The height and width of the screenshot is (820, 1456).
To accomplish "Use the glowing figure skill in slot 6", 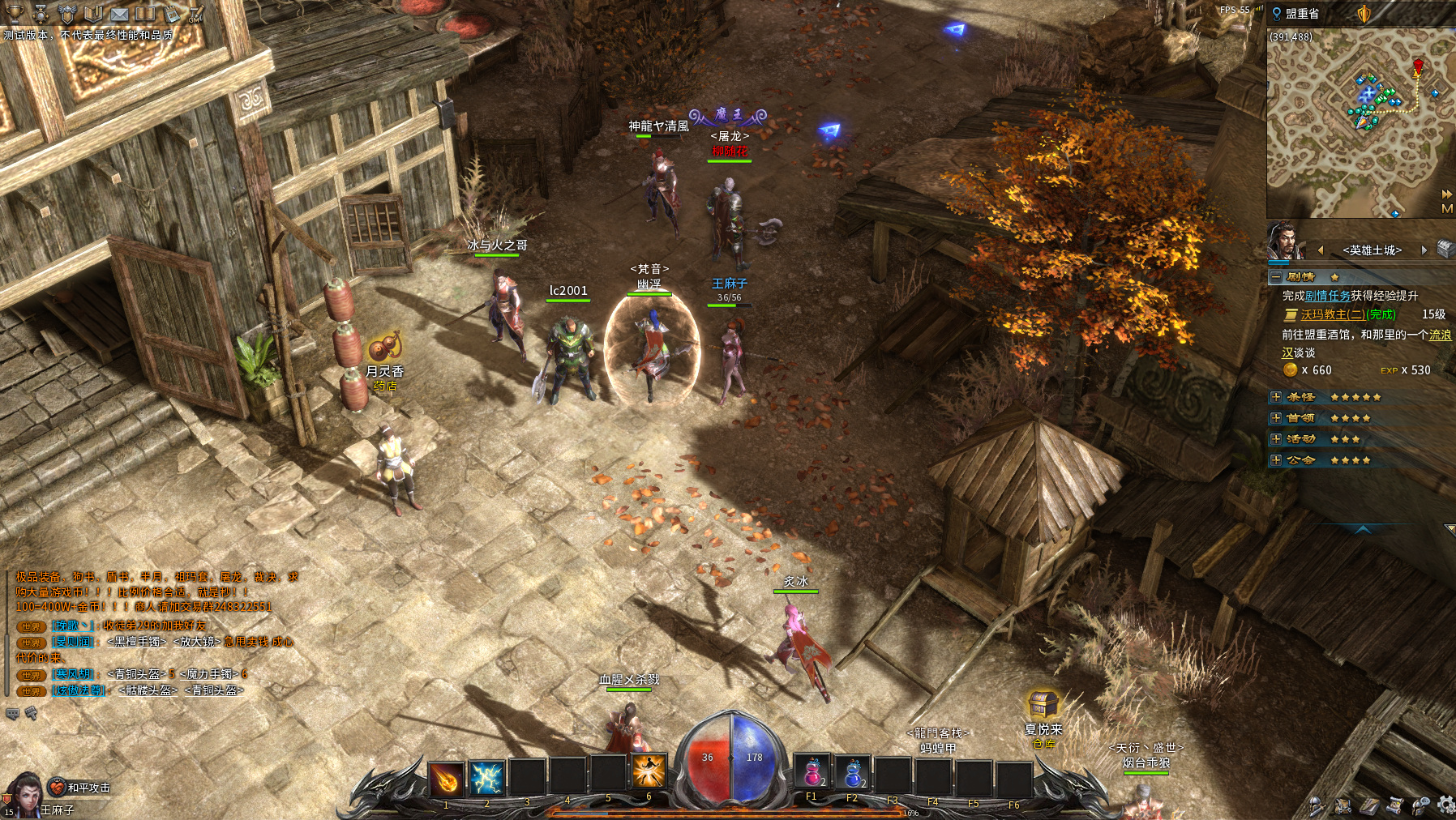I will click(649, 771).
